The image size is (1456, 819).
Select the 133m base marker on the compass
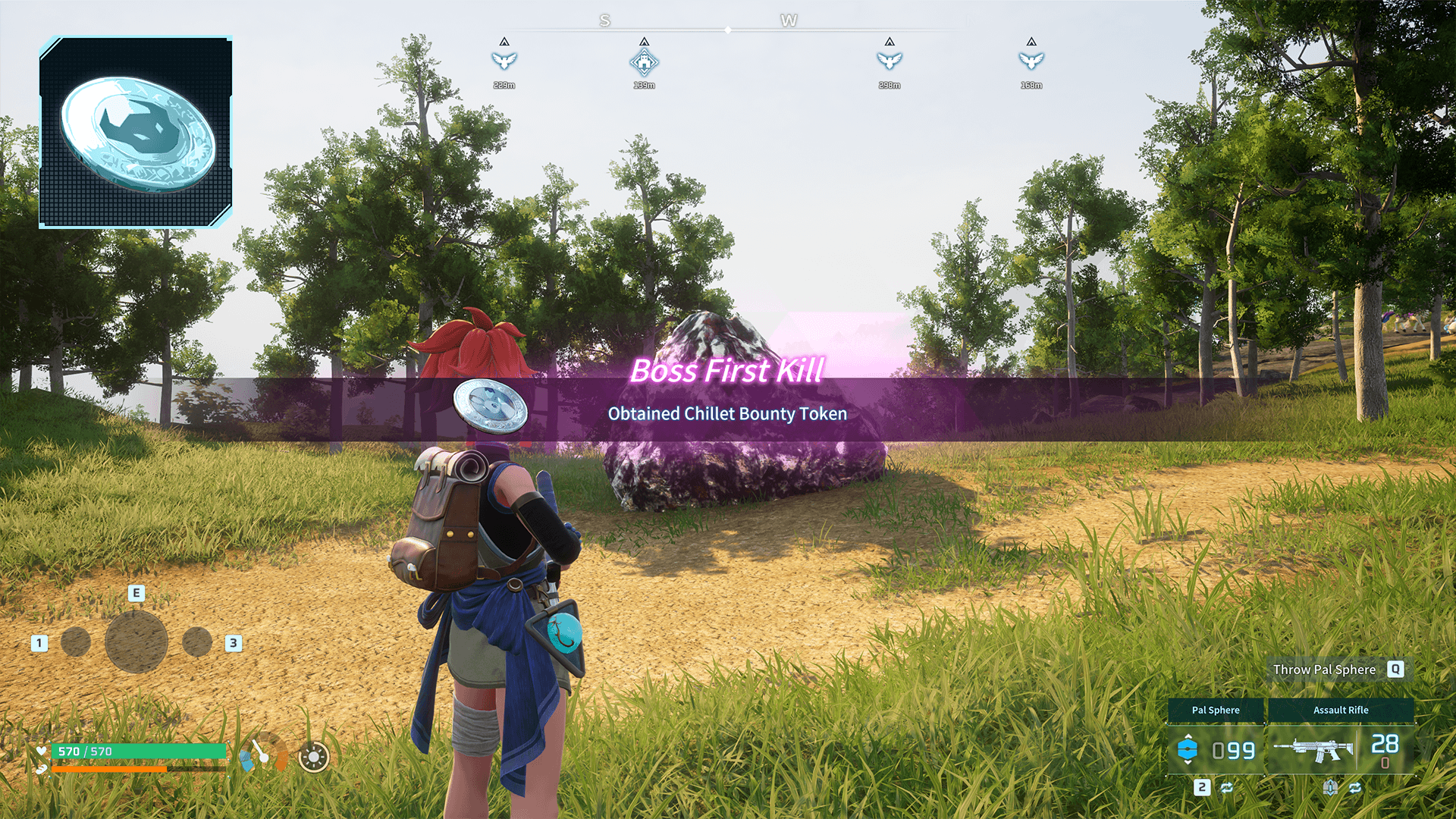[644, 62]
